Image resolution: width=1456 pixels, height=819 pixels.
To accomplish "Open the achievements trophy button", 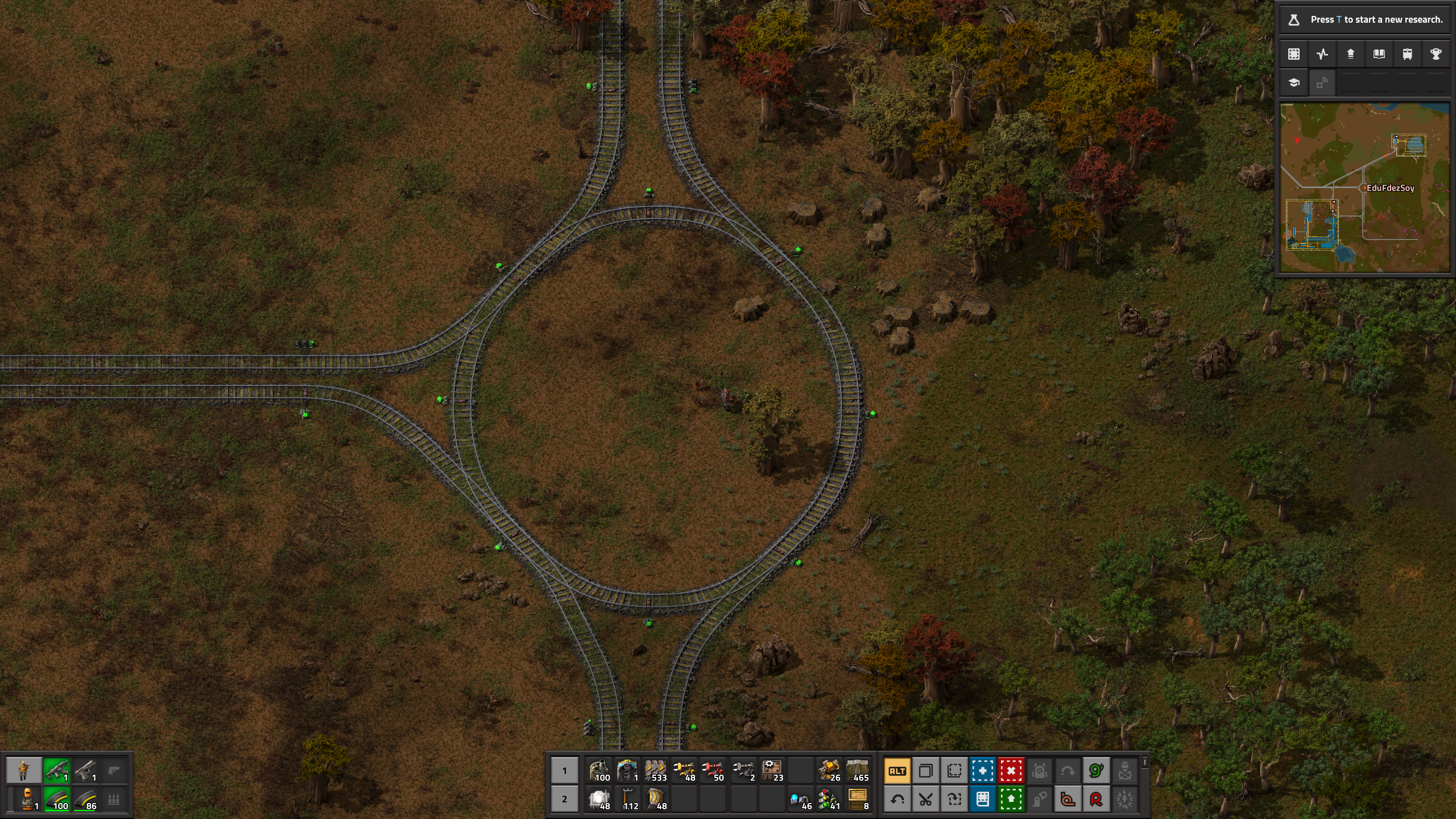I will click(x=1436, y=54).
